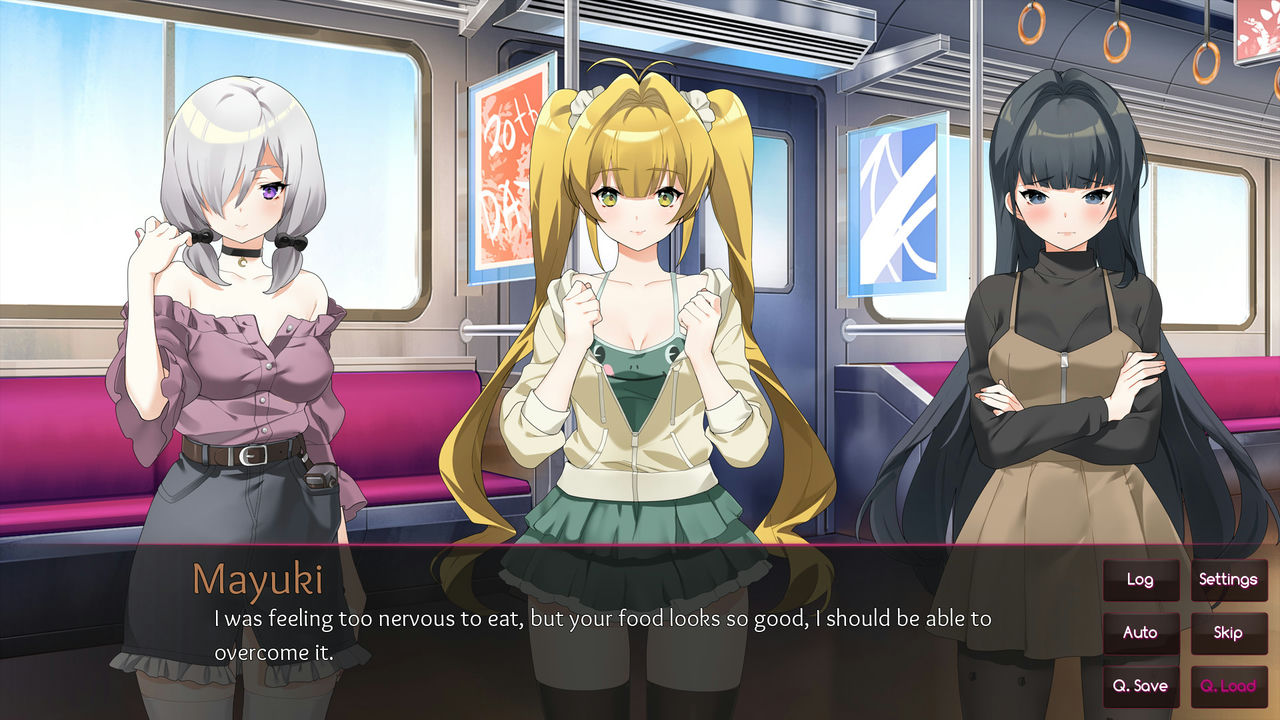Open Settings to adjust game options
1280x720 pixels.
coord(1229,579)
